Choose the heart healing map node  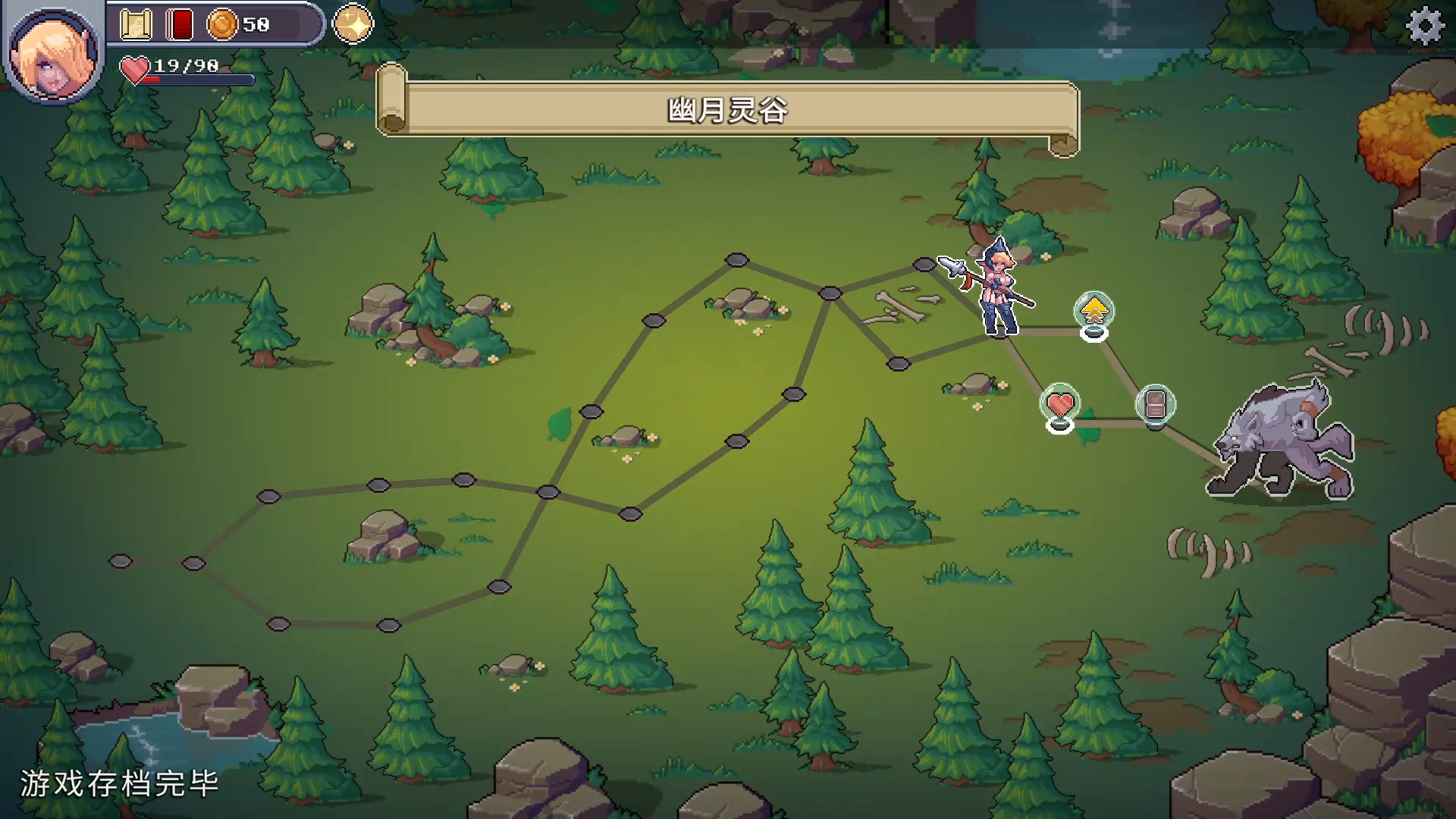click(1059, 404)
